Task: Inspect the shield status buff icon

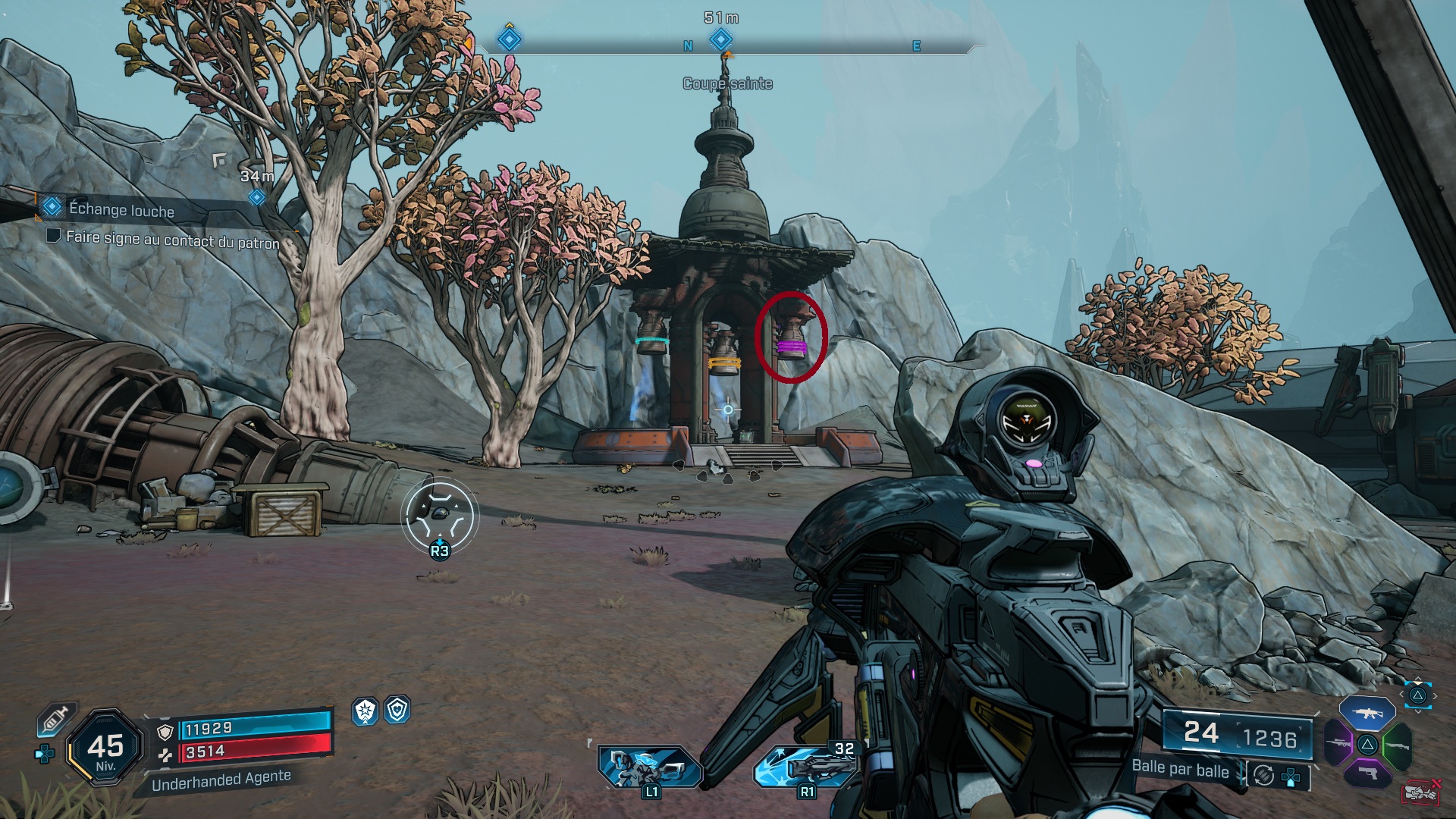Action: click(x=397, y=711)
